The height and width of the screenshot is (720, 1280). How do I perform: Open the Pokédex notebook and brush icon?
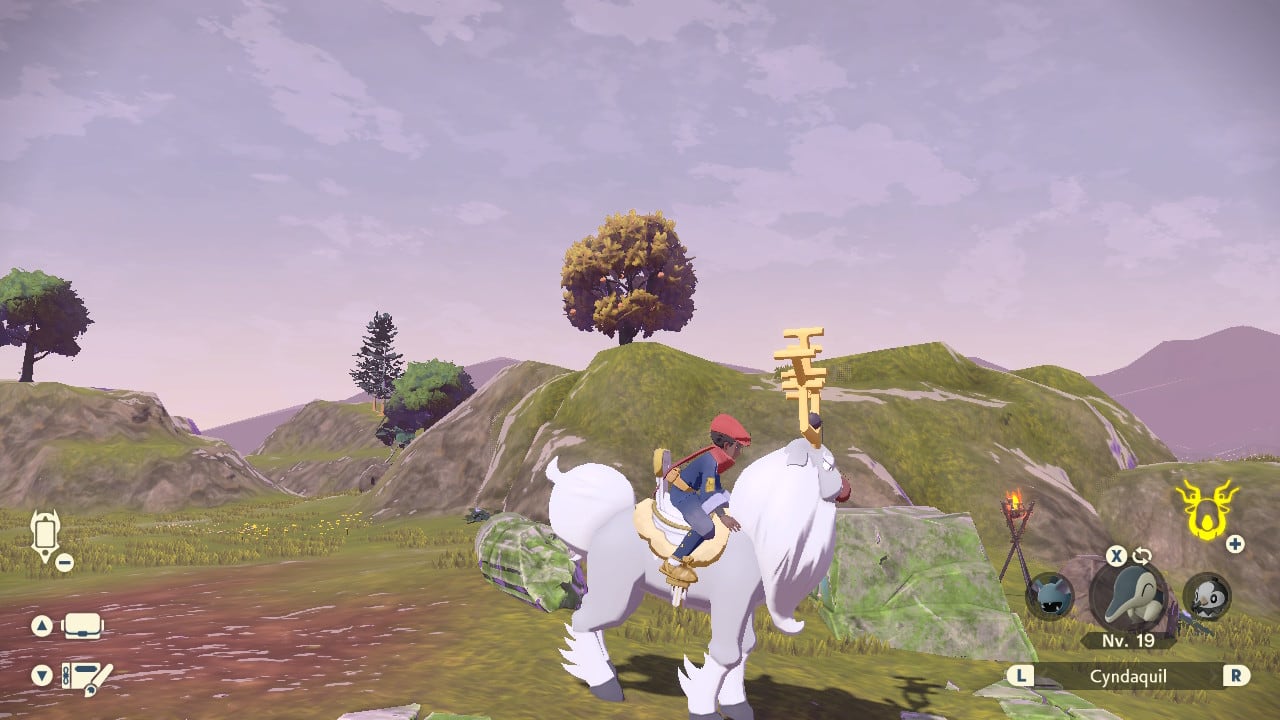click(x=86, y=677)
